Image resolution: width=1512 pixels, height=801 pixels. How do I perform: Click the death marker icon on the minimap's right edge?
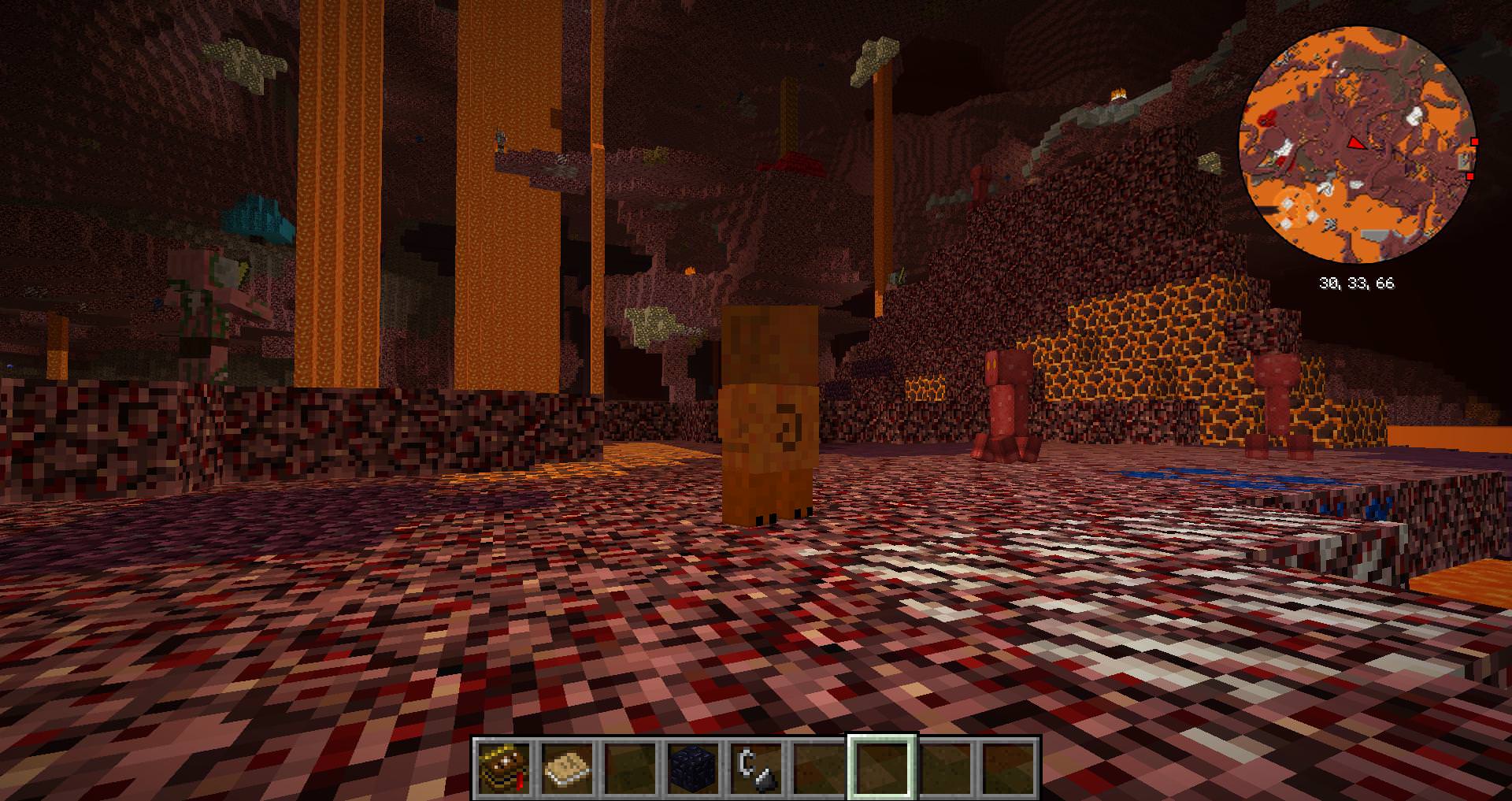(x=1465, y=160)
